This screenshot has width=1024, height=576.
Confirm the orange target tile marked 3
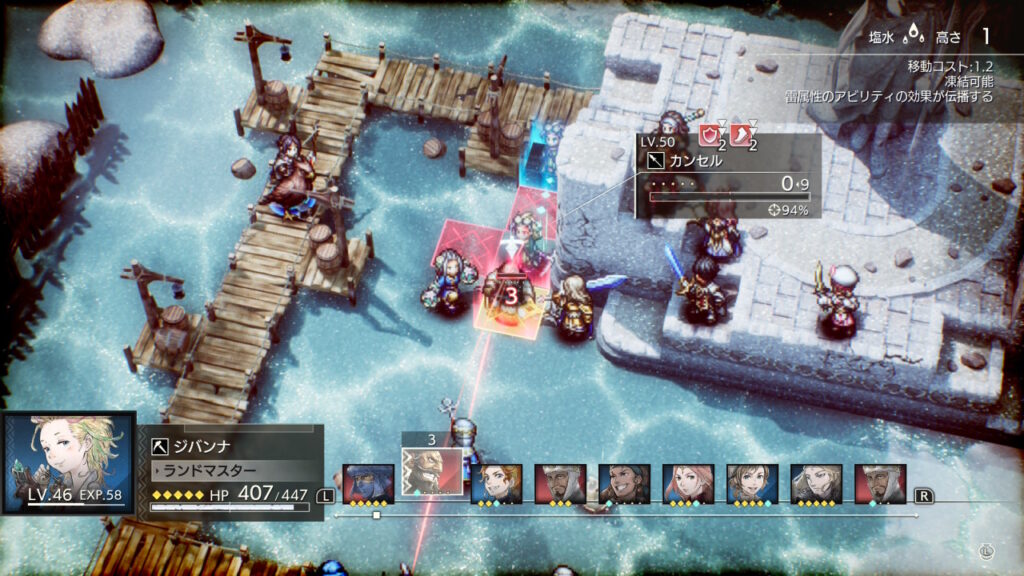[510, 300]
